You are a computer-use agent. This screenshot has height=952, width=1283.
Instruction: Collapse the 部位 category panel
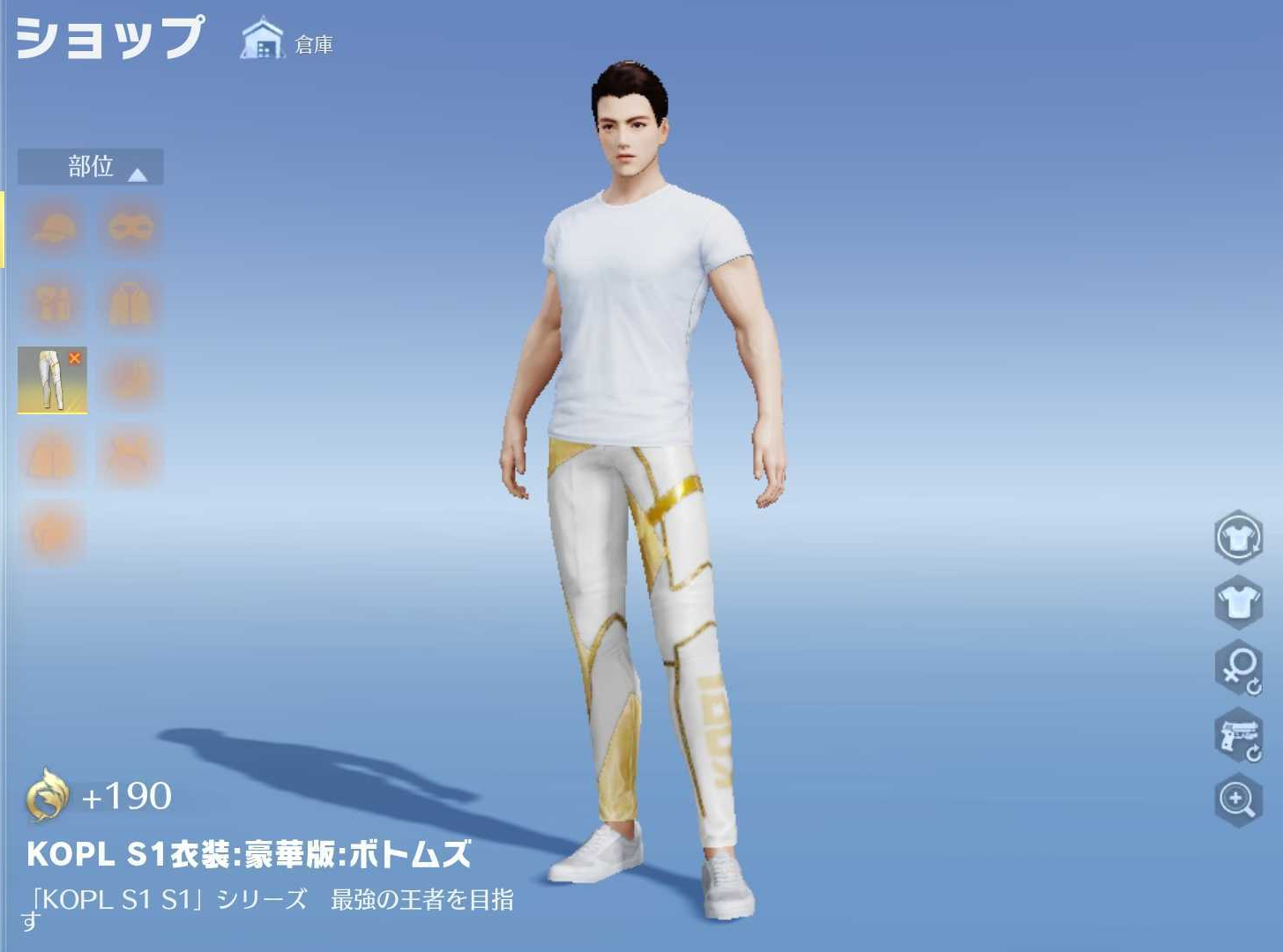tap(137, 173)
